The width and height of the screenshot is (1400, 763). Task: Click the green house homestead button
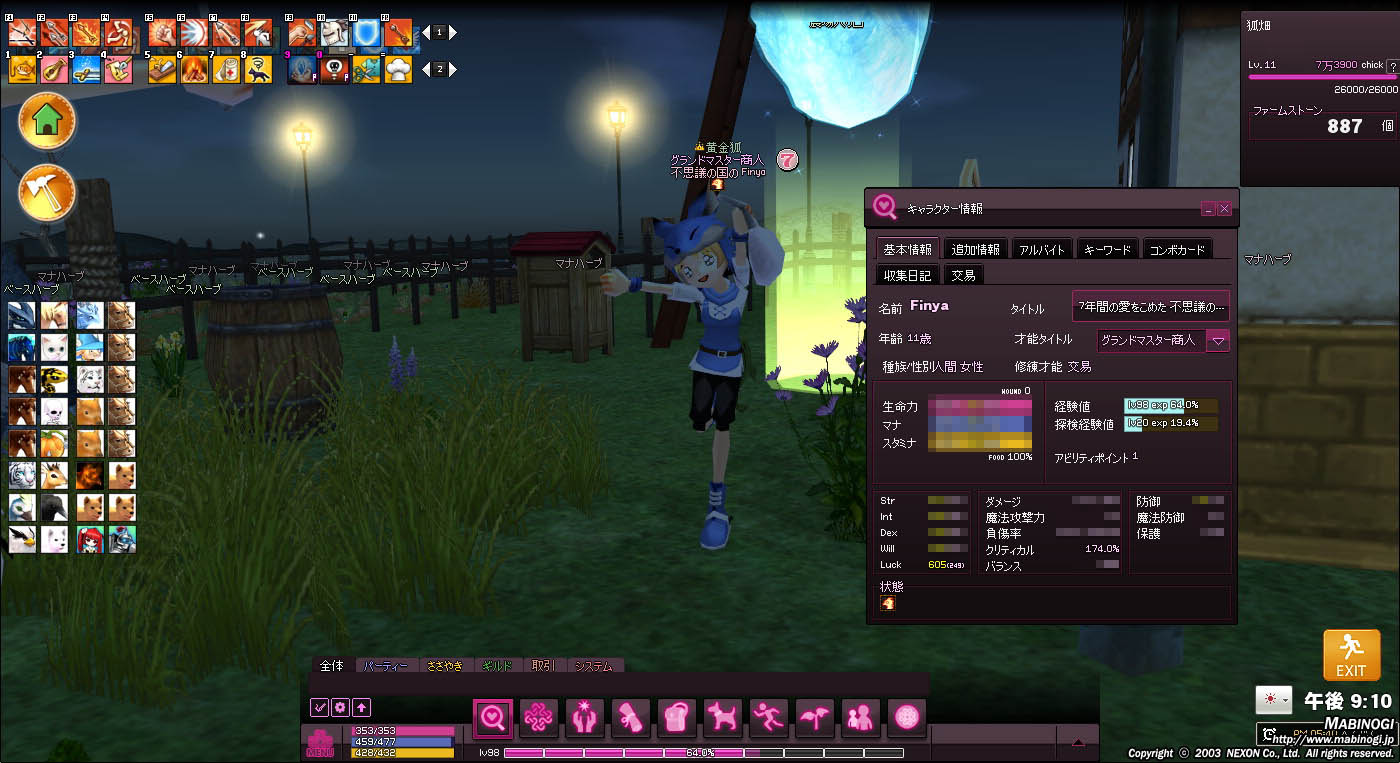tap(47, 121)
